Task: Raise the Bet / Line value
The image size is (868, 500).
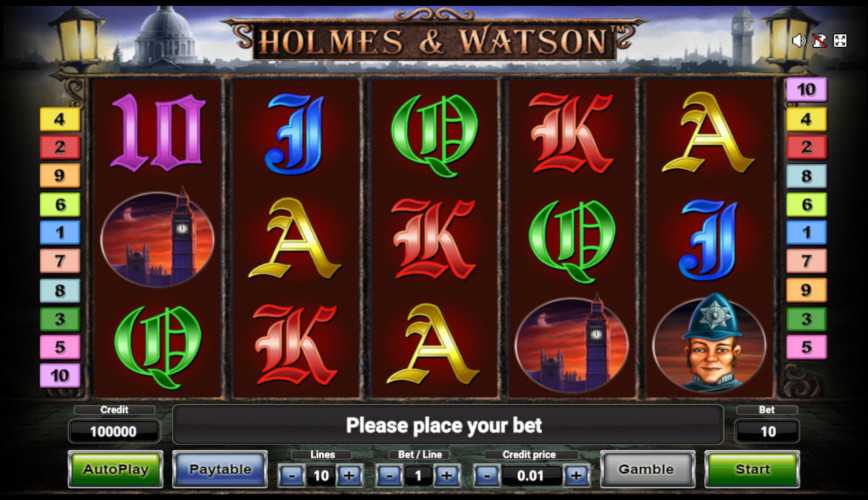Action: coord(447,476)
